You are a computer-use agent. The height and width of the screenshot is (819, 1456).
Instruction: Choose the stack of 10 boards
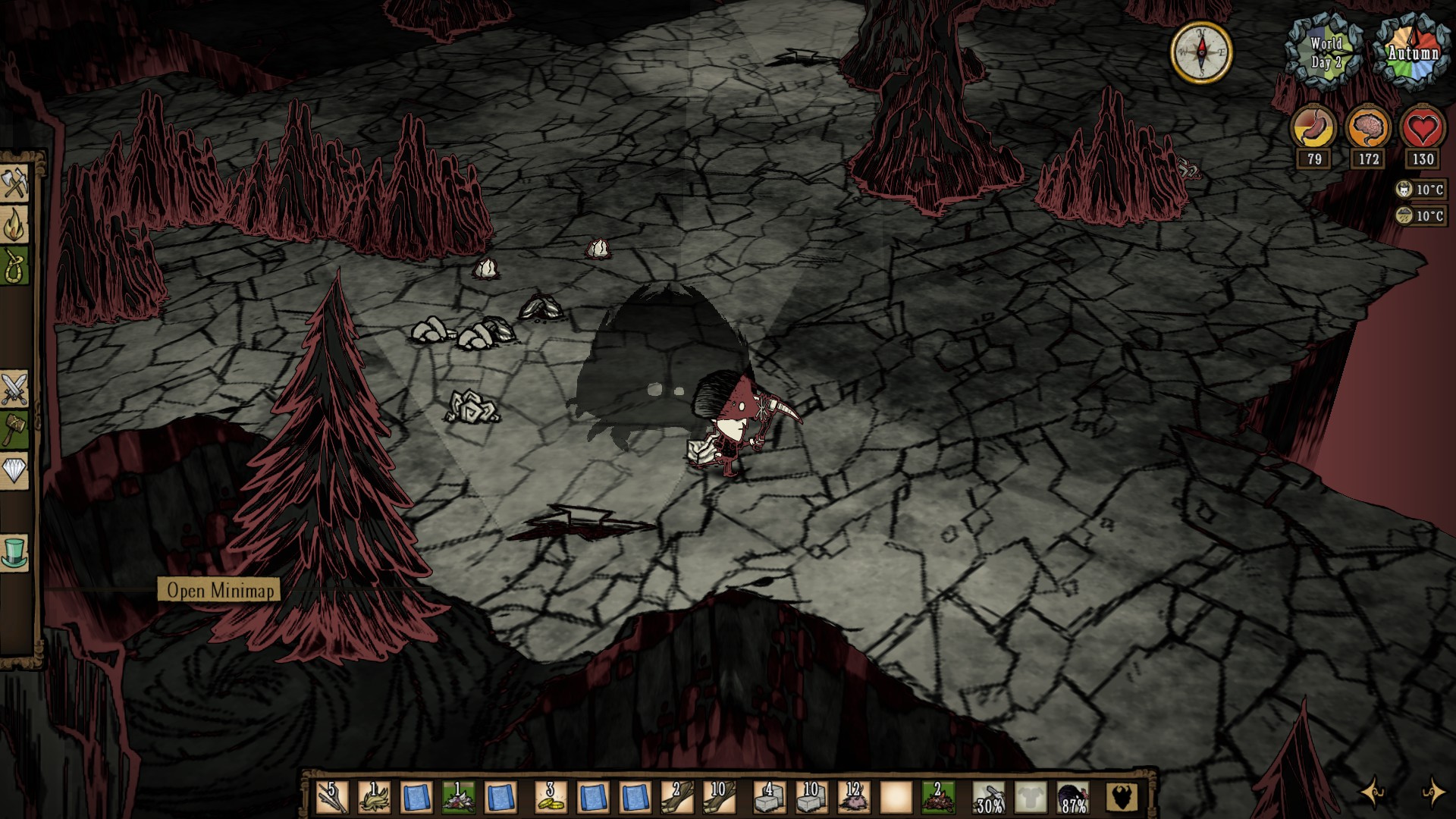[x=718, y=798]
